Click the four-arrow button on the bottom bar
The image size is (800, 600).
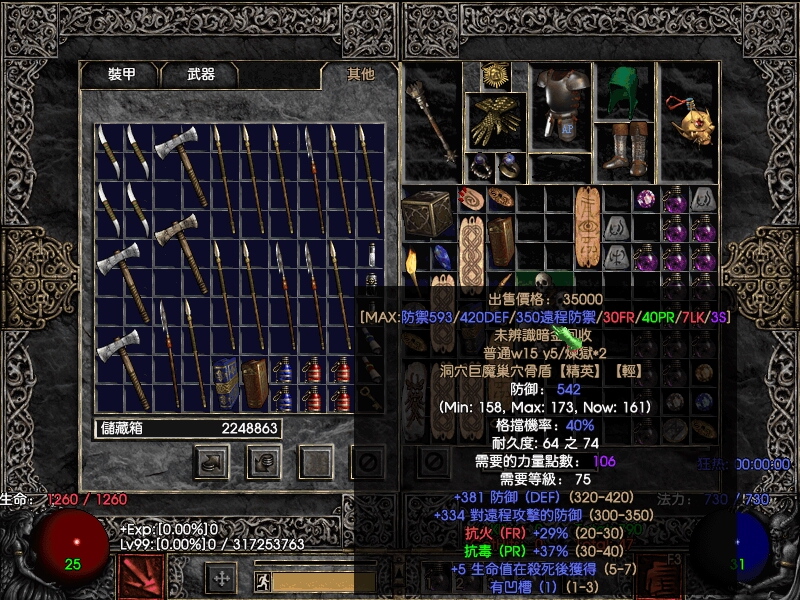(x=221, y=578)
